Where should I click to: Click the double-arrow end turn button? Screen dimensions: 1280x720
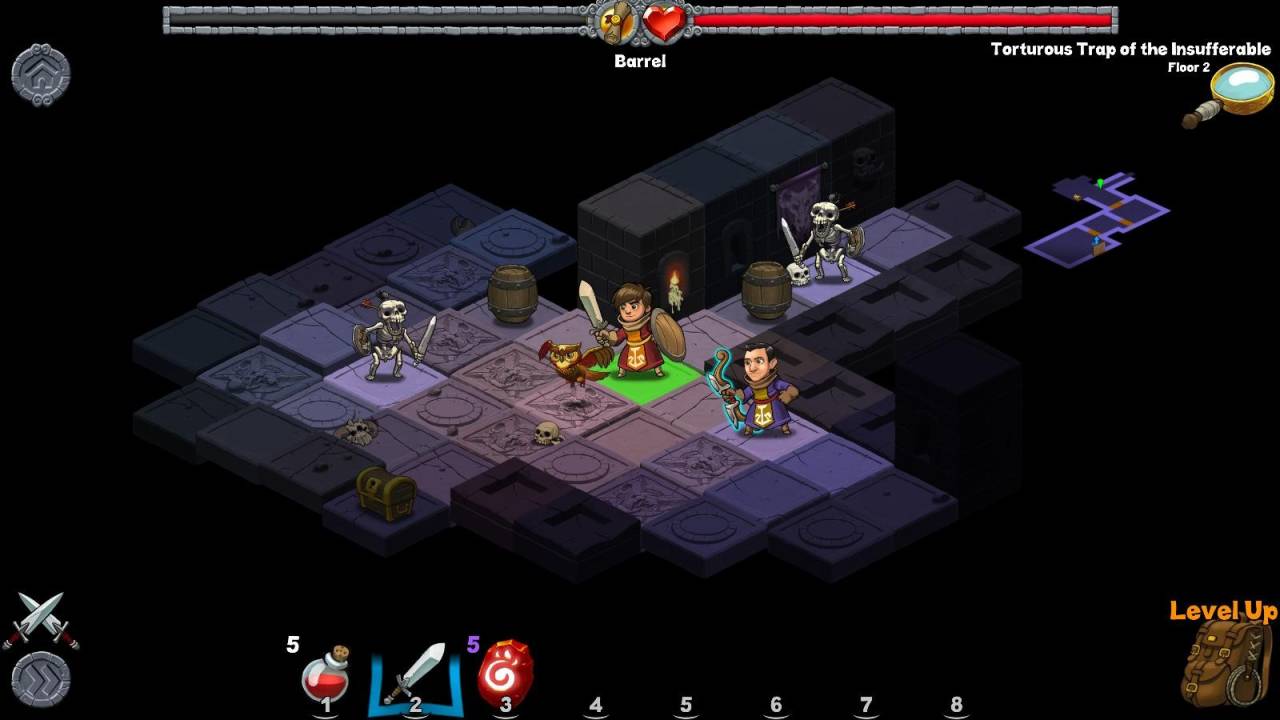[41, 678]
